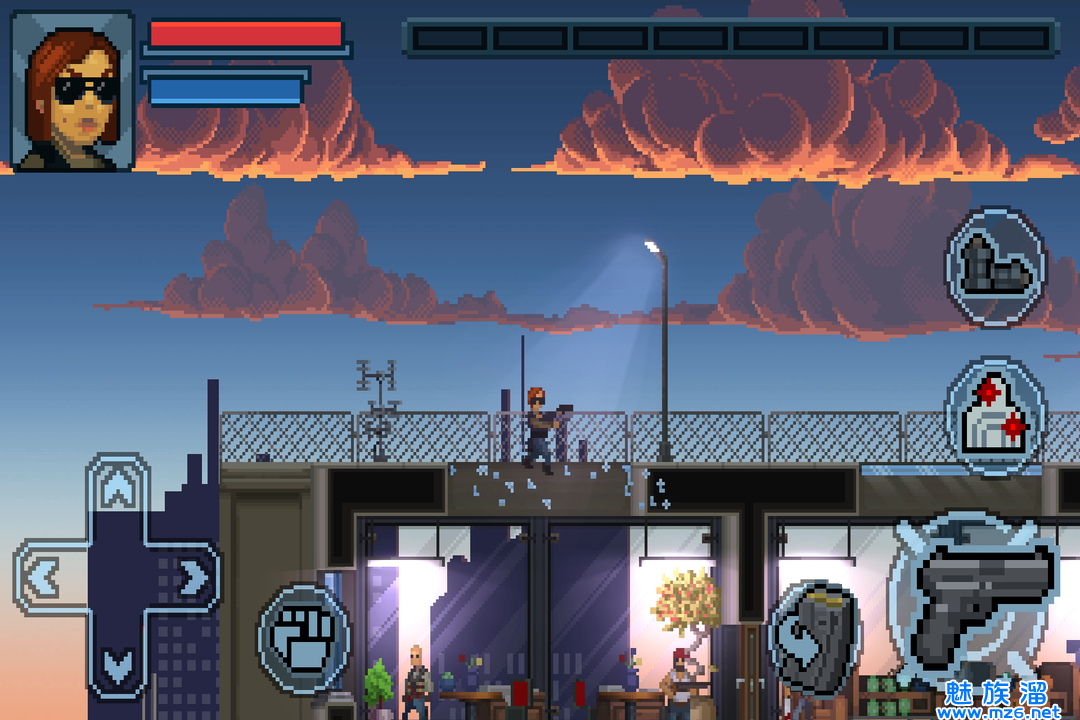Tap the boot kick button
Screen dimensions: 1080x720
[x=995, y=266]
